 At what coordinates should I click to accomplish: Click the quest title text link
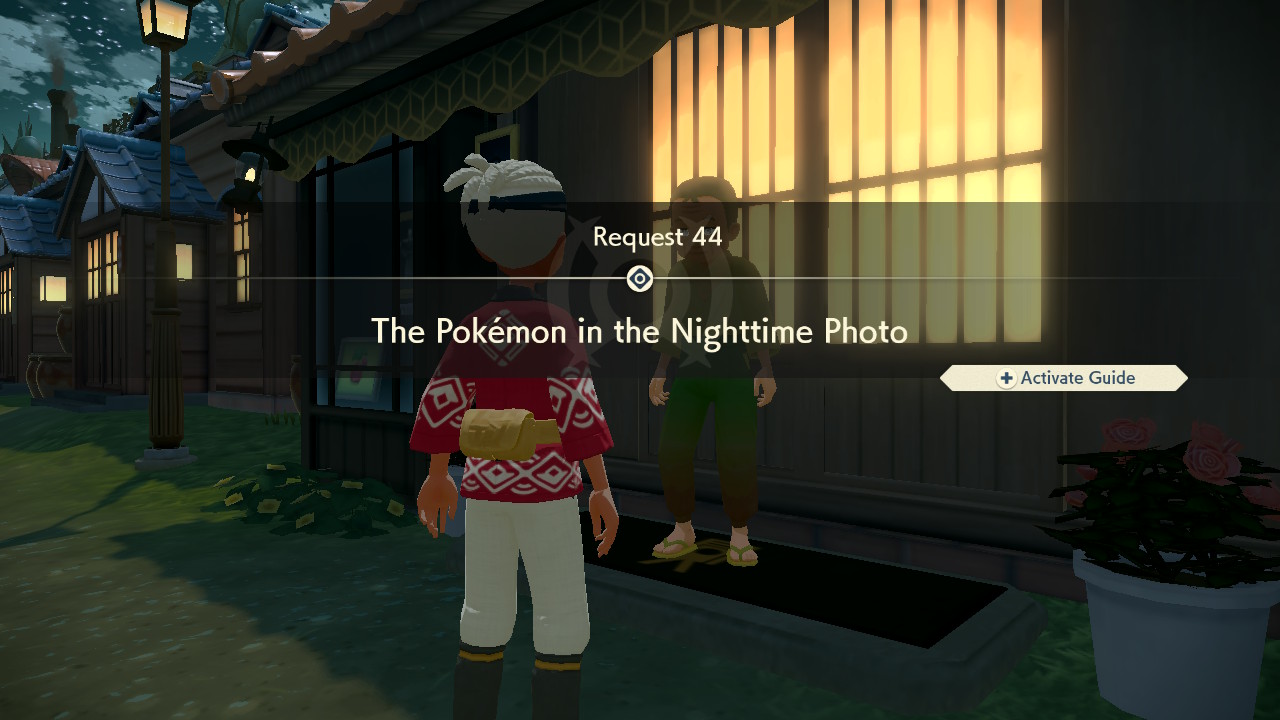tap(640, 331)
